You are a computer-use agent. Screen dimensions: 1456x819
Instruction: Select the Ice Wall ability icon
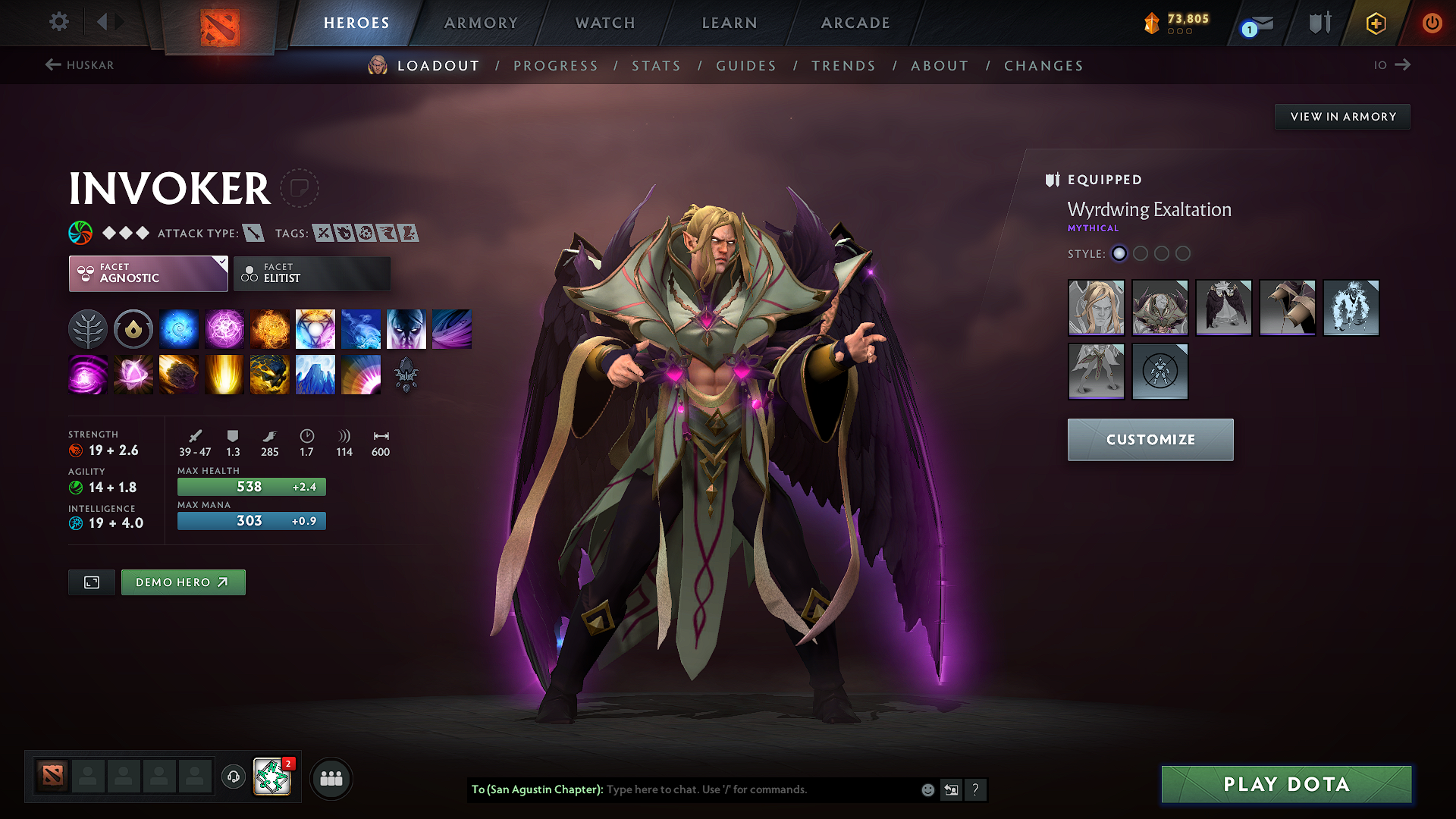[x=315, y=374]
